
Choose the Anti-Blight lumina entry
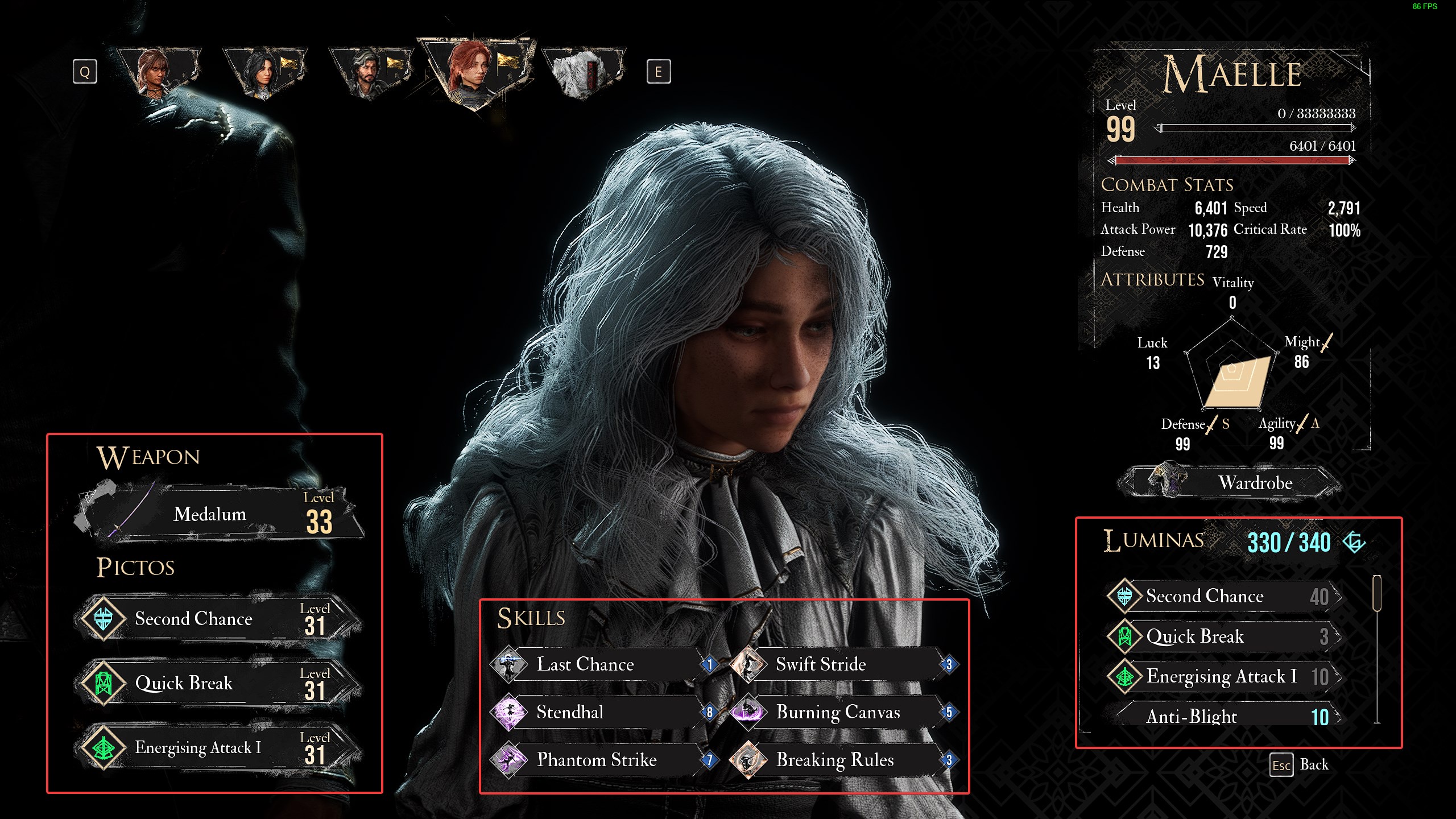[1223, 717]
